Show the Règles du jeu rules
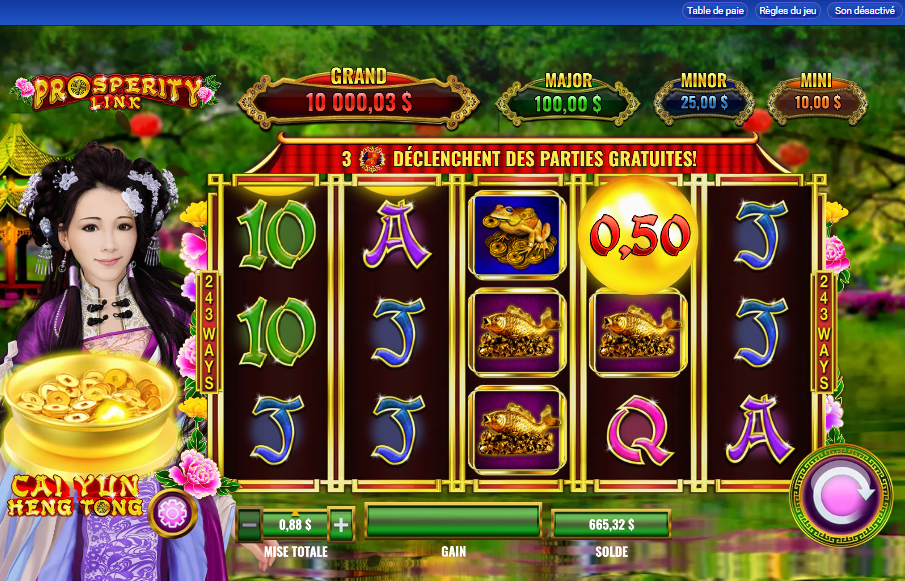905x581 pixels. [788, 11]
